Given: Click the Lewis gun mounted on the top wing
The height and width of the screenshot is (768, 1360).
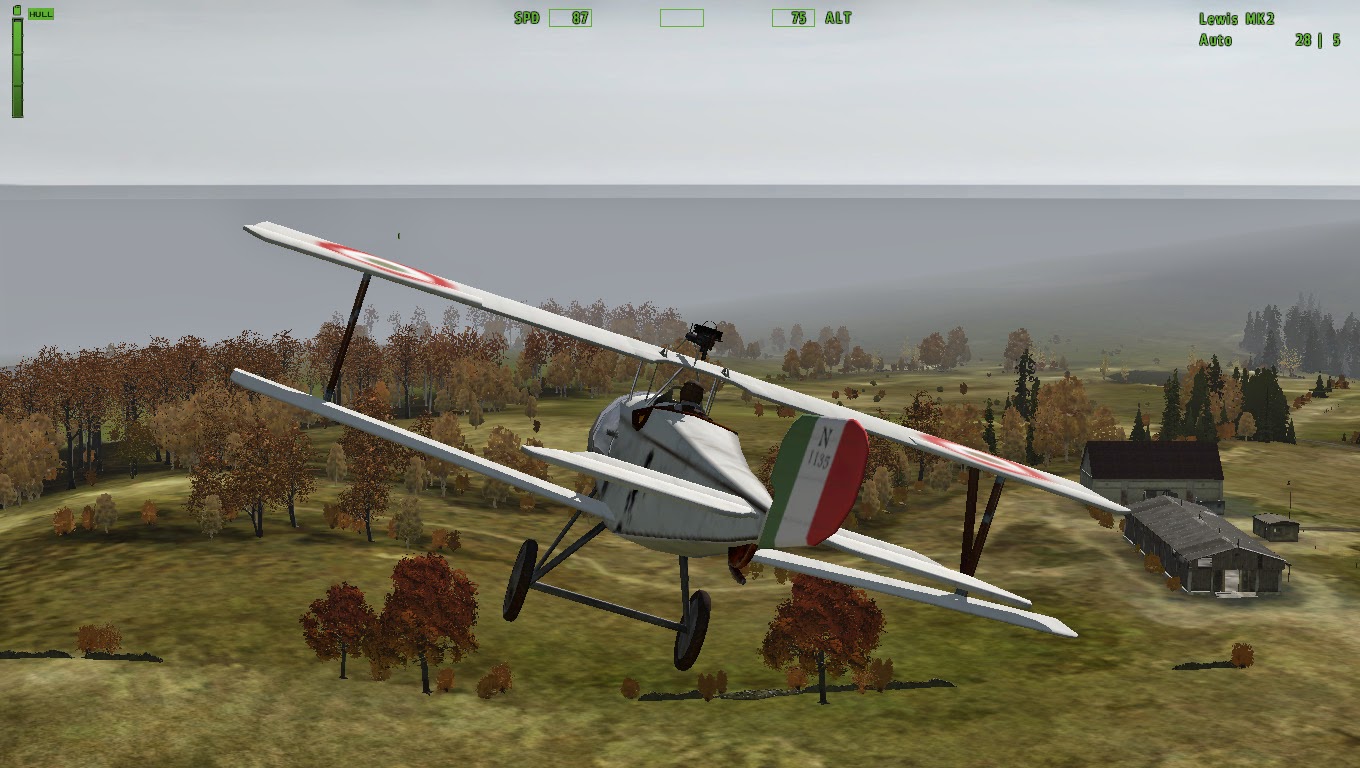Looking at the screenshot, I should pos(703,336).
